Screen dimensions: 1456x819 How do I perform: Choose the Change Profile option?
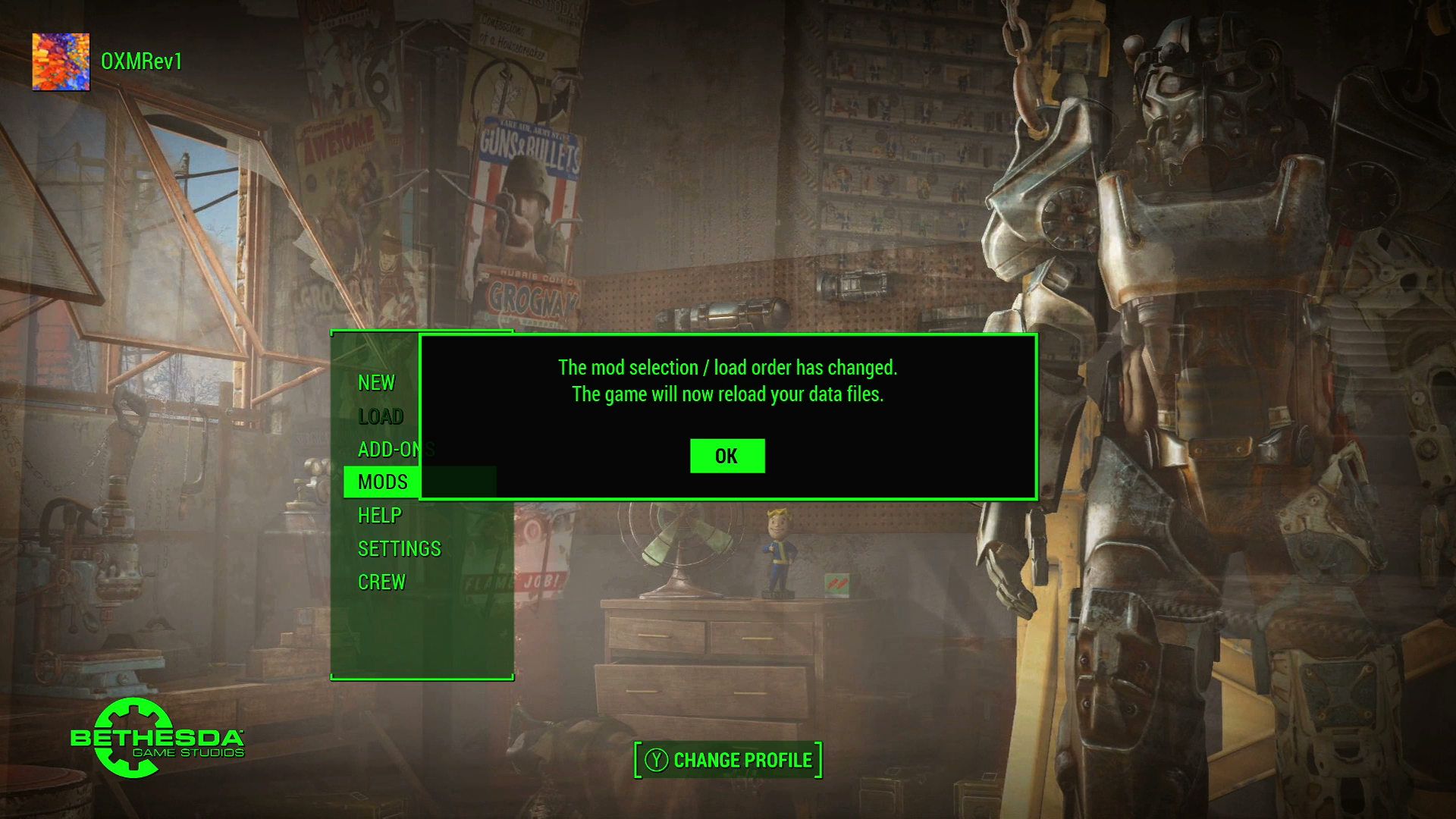pyautogui.click(x=728, y=760)
